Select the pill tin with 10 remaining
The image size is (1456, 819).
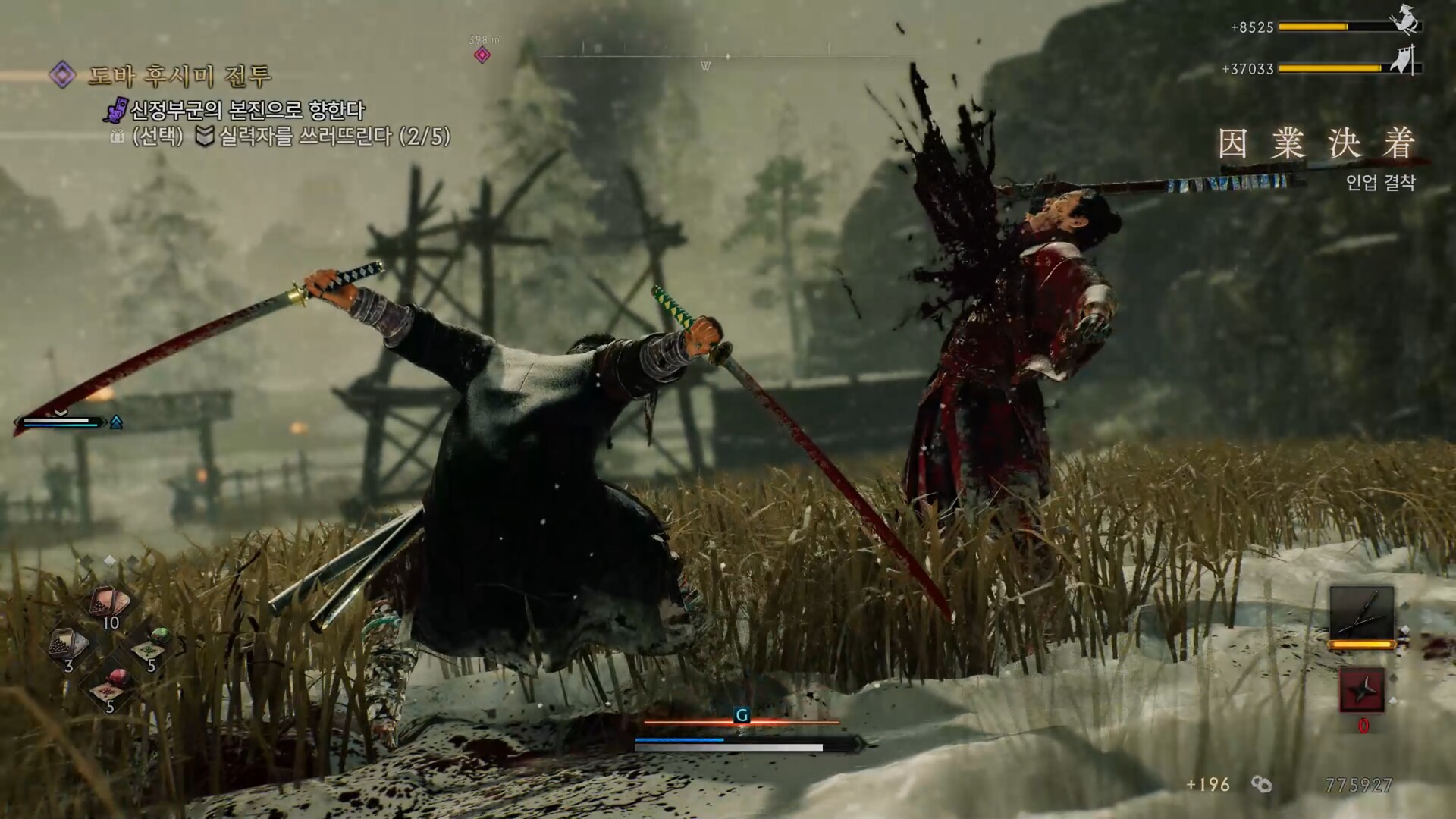pyautogui.click(x=110, y=604)
